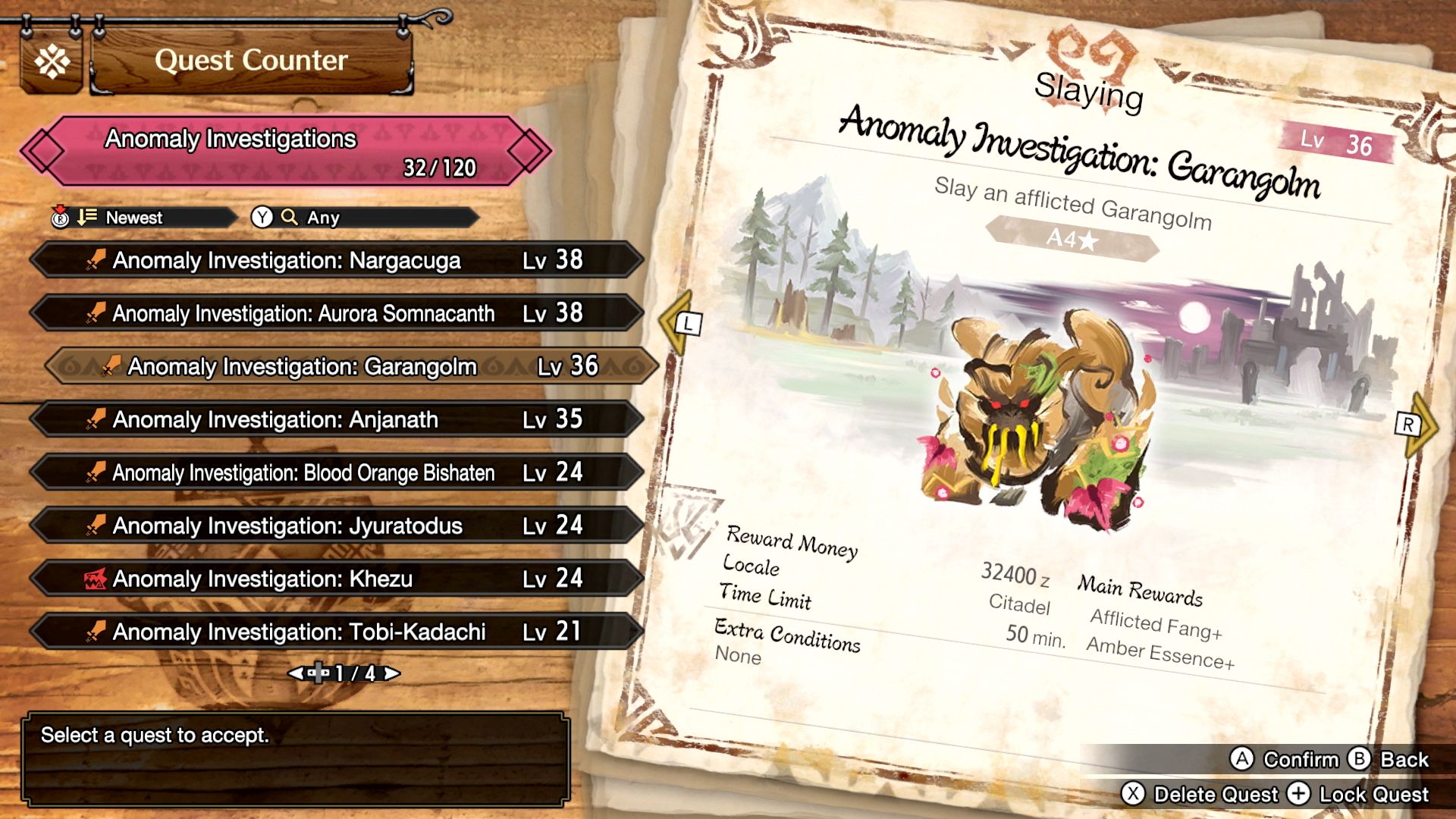Click the red monster icon on Khezu quest
1456x819 pixels.
(x=96, y=578)
